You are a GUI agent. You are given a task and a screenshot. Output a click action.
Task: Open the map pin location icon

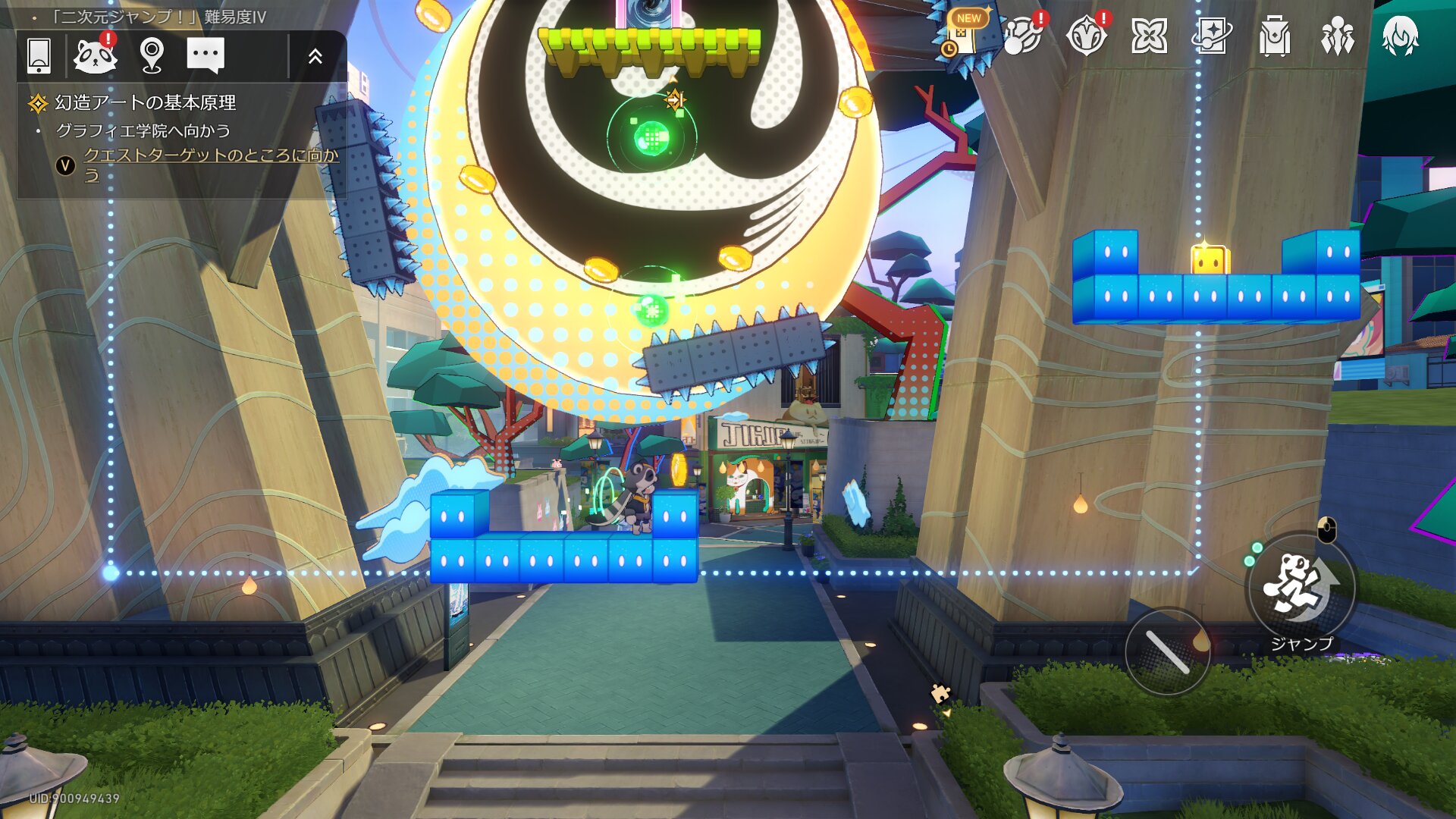[x=152, y=55]
